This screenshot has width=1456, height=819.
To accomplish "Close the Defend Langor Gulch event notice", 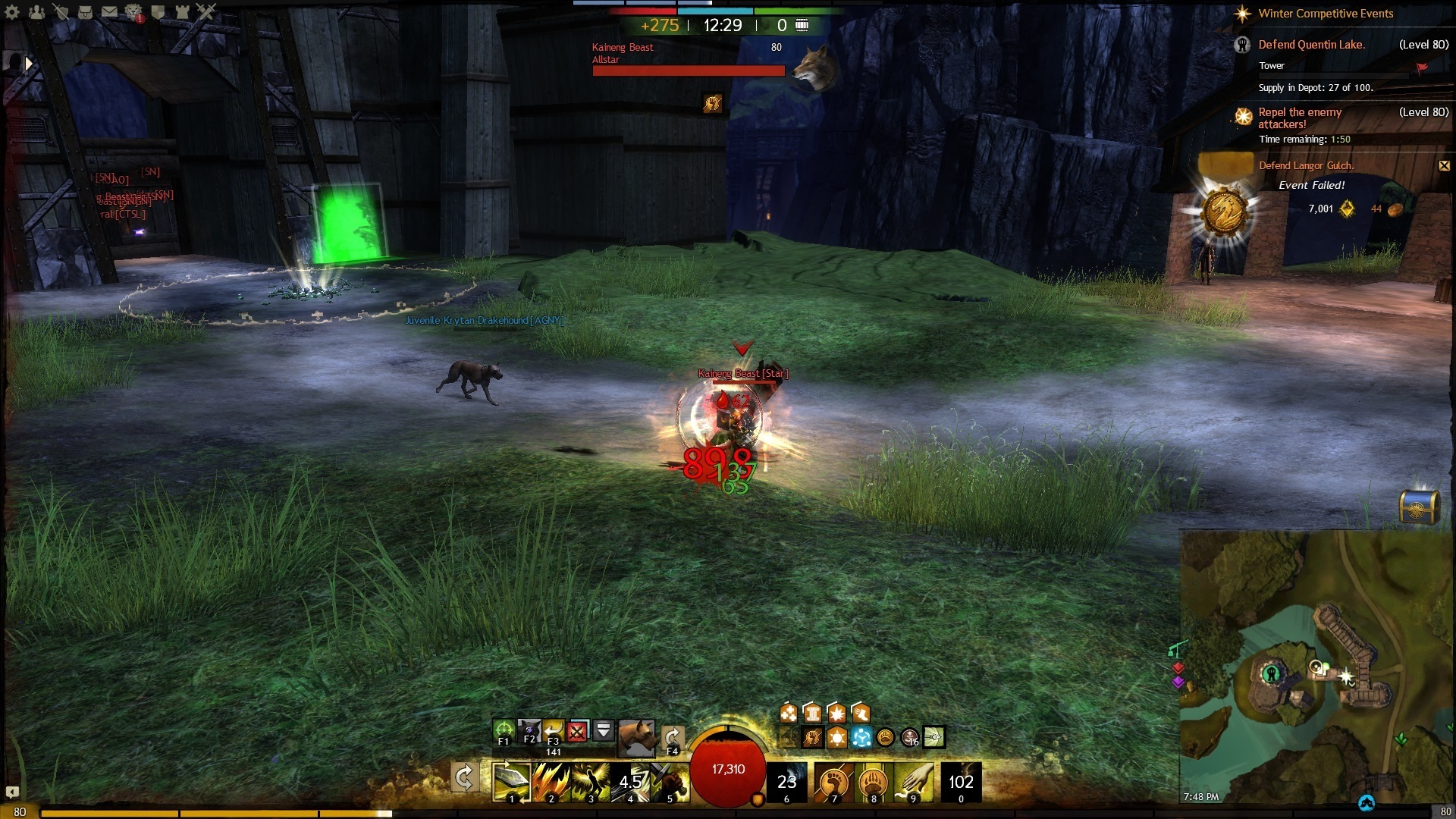I will (x=1444, y=165).
